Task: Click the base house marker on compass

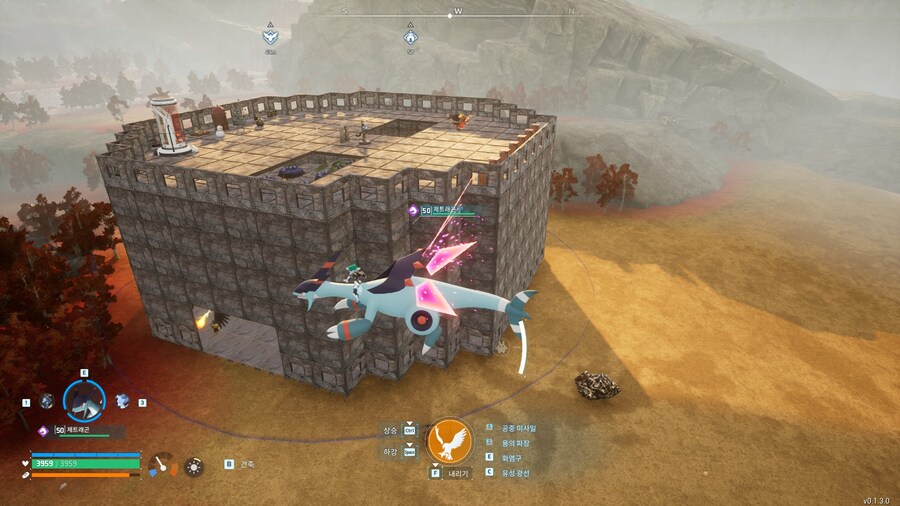Action: tap(410, 37)
